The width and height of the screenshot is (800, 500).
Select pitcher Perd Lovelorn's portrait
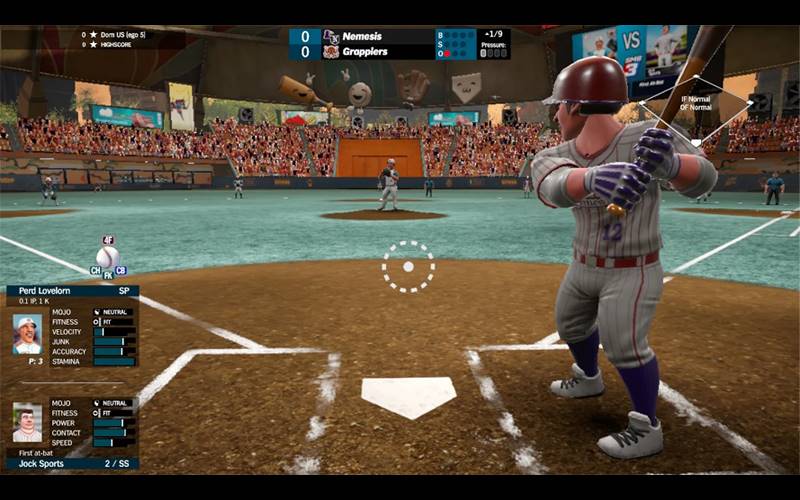[x=27, y=334]
